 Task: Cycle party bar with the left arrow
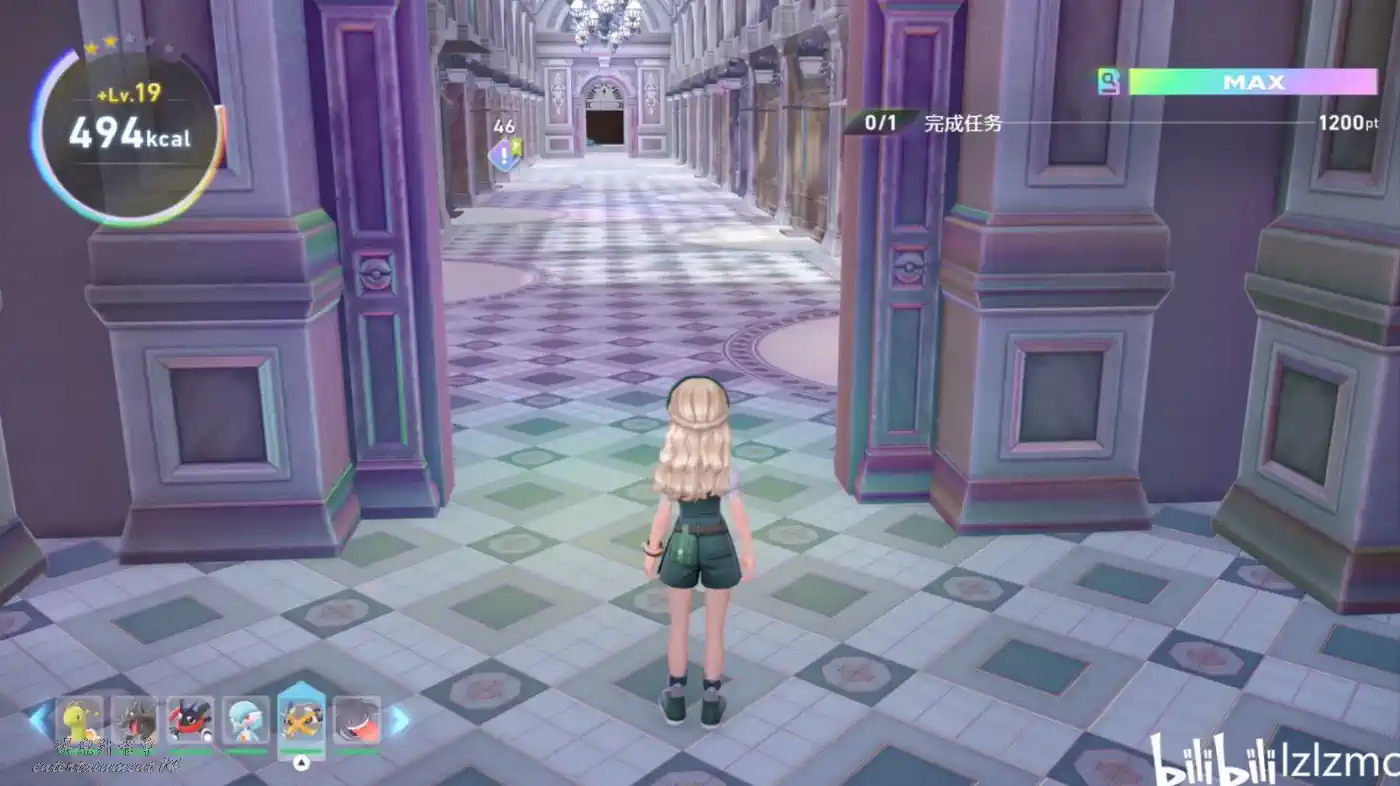[x=39, y=719]
